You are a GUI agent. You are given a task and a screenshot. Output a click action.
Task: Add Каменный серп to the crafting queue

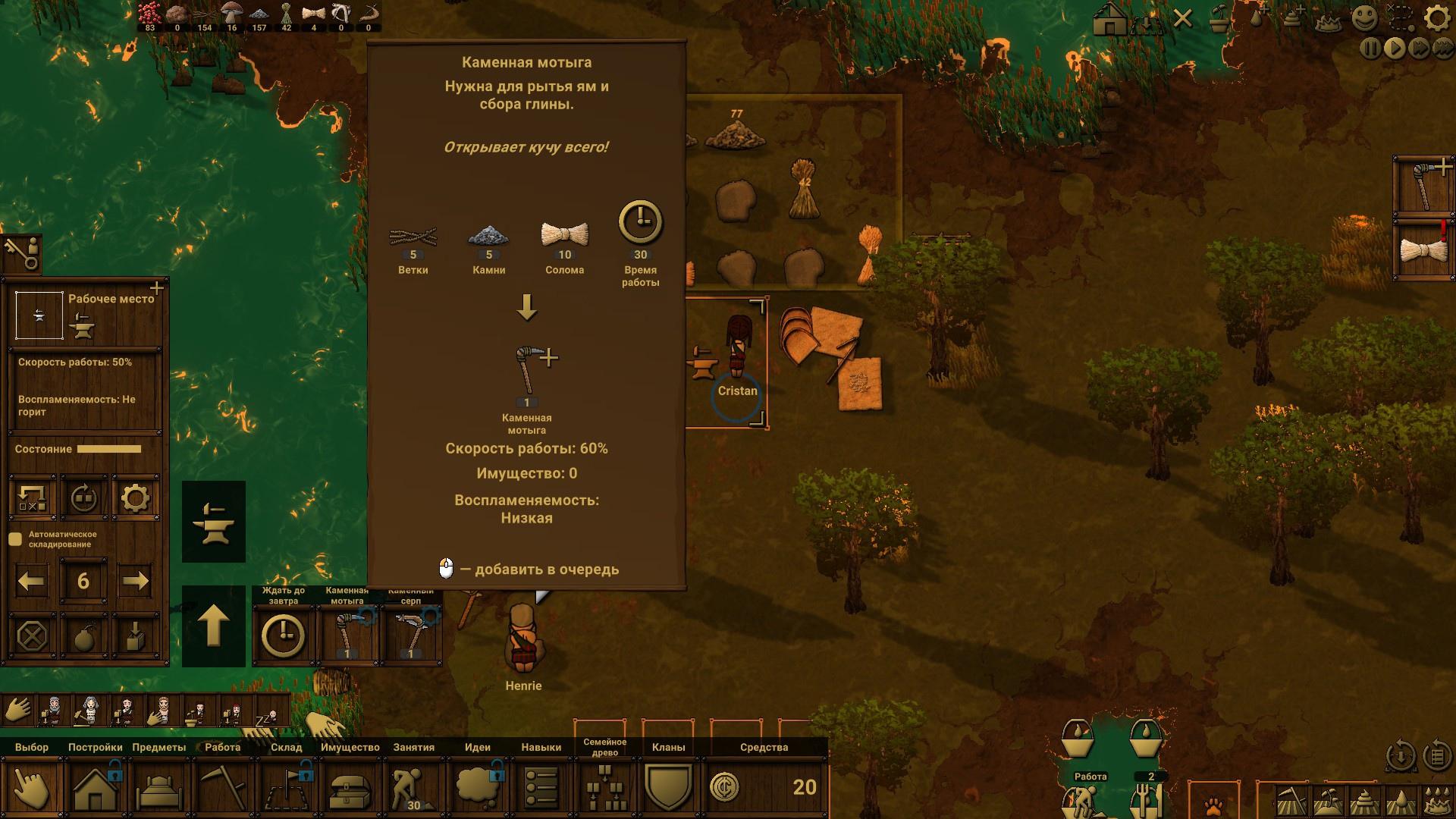click(410, 635)
